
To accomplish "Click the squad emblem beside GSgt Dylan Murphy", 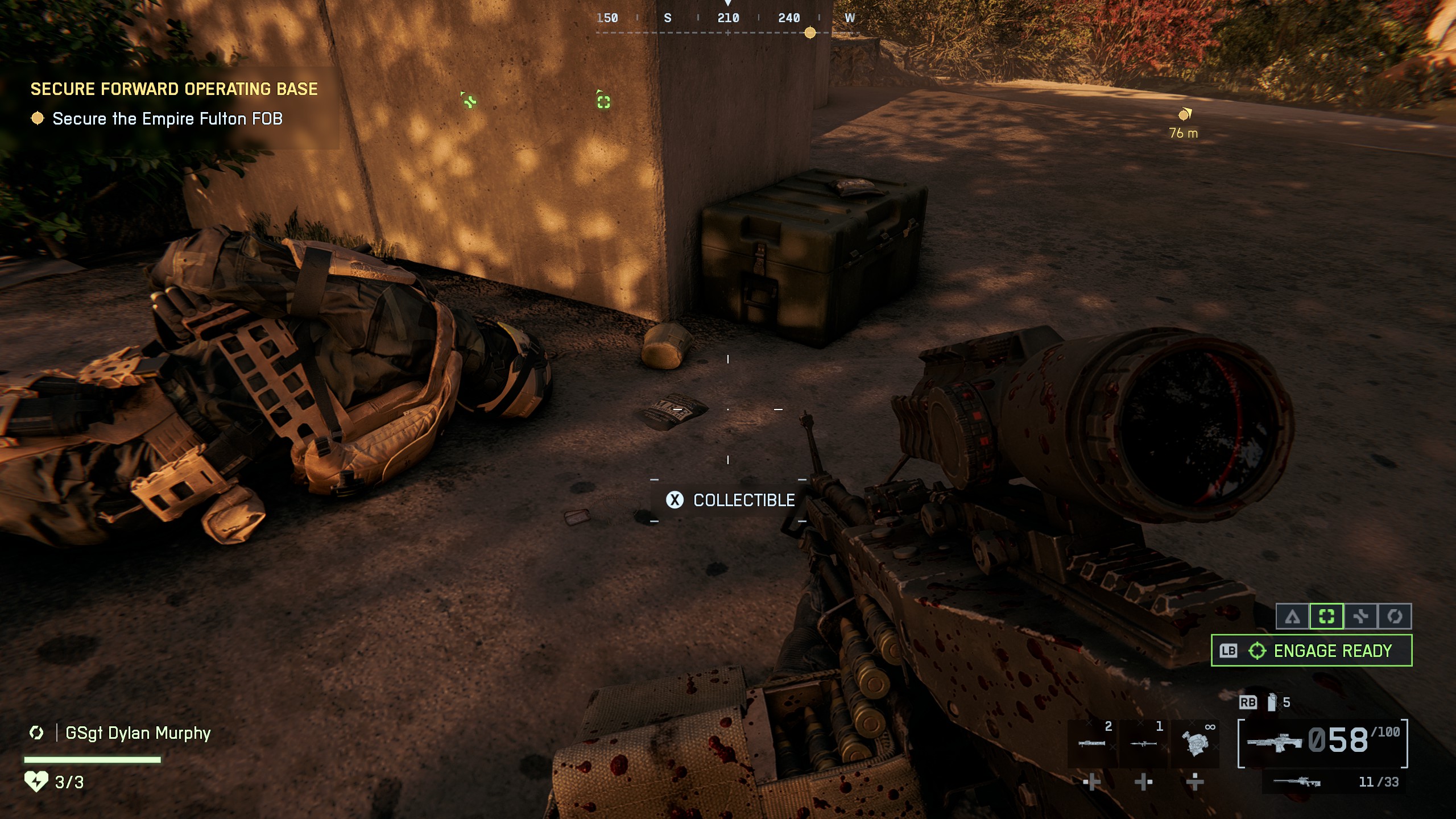I will tap(36, 734).
